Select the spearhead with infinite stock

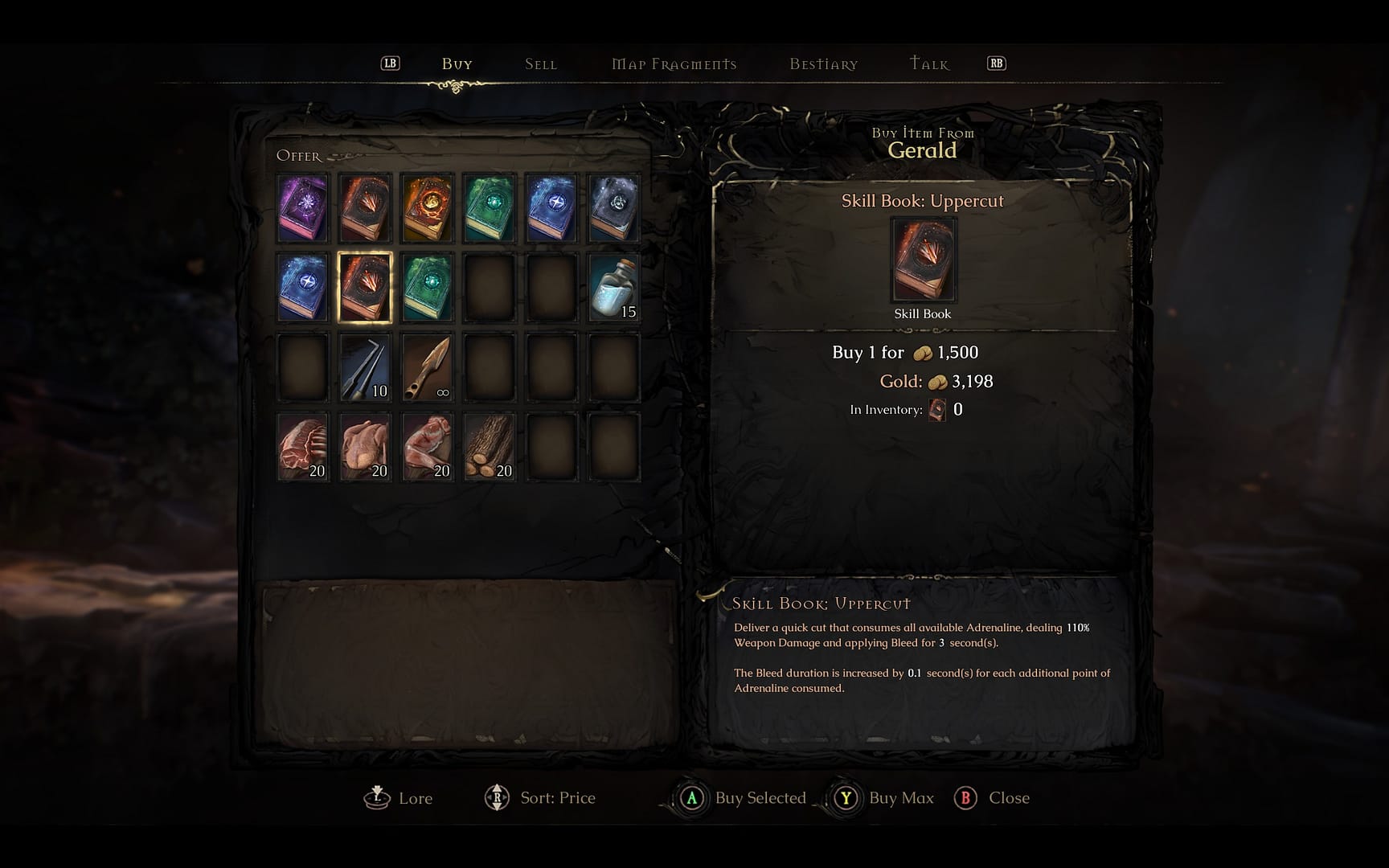pyautogui.click(x=427, y=367)
